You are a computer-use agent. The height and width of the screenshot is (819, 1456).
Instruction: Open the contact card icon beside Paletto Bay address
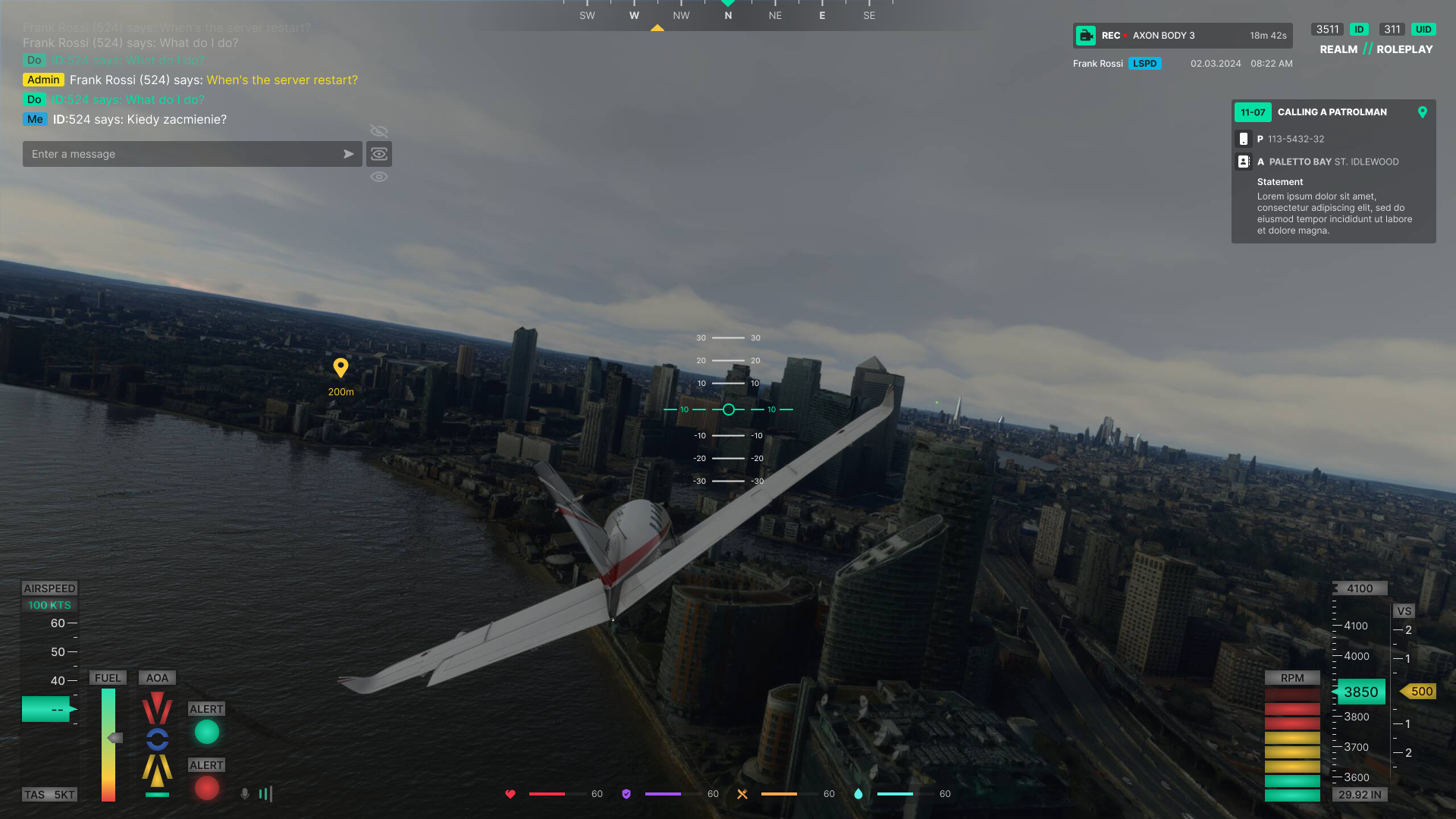click(x=1244, y=162)
